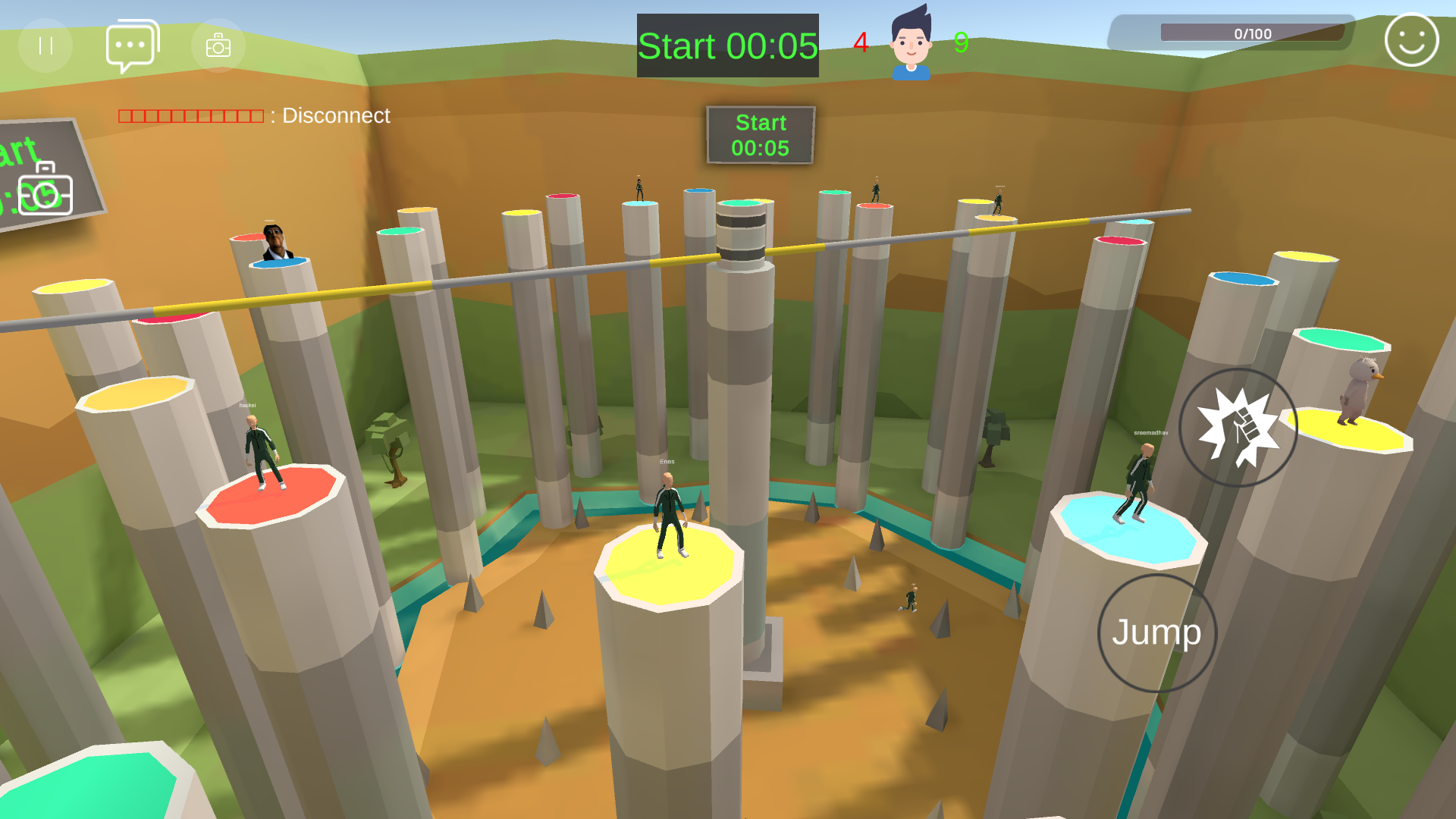Open the chat bubble window
The height and width of the screenshot is (819, 1456).
(132, 45)
